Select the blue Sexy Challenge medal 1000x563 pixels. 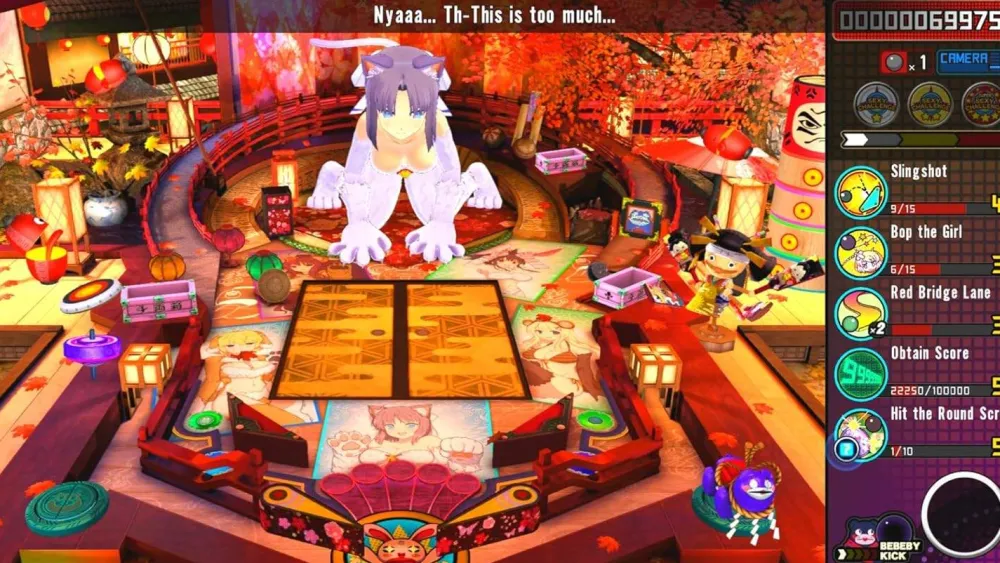[875, 103]
